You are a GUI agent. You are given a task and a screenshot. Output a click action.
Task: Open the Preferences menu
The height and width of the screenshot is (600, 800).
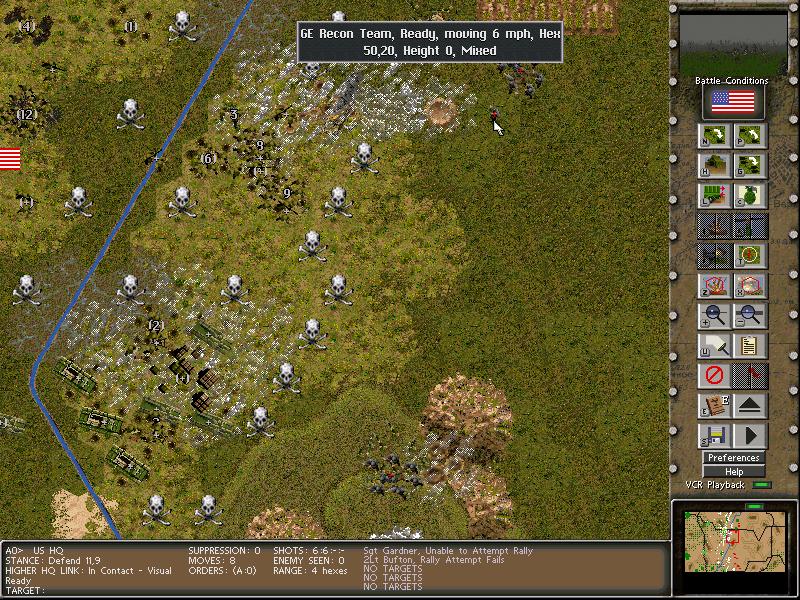pos(733,458)
